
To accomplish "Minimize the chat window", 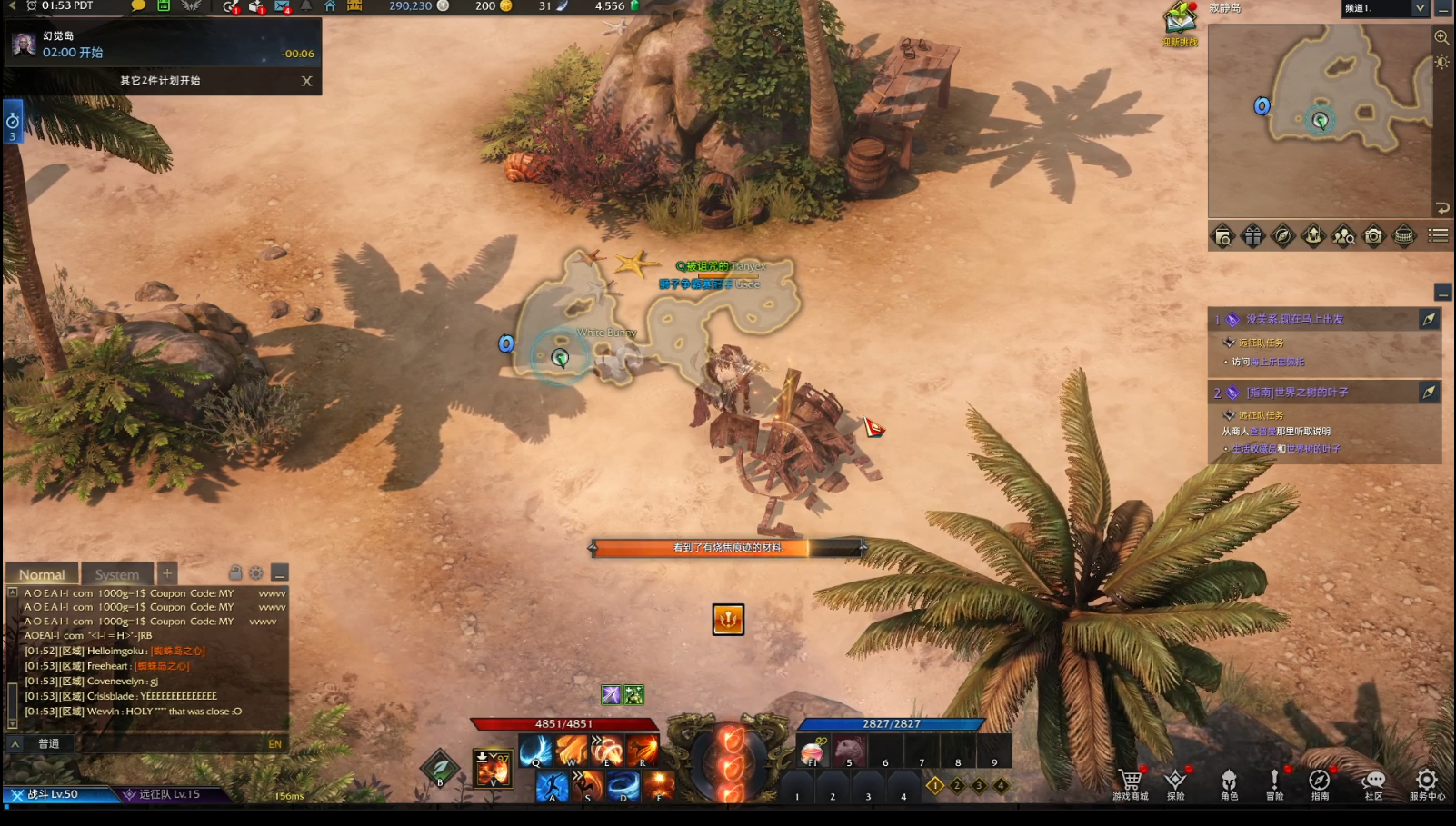I will click(280, 573).
